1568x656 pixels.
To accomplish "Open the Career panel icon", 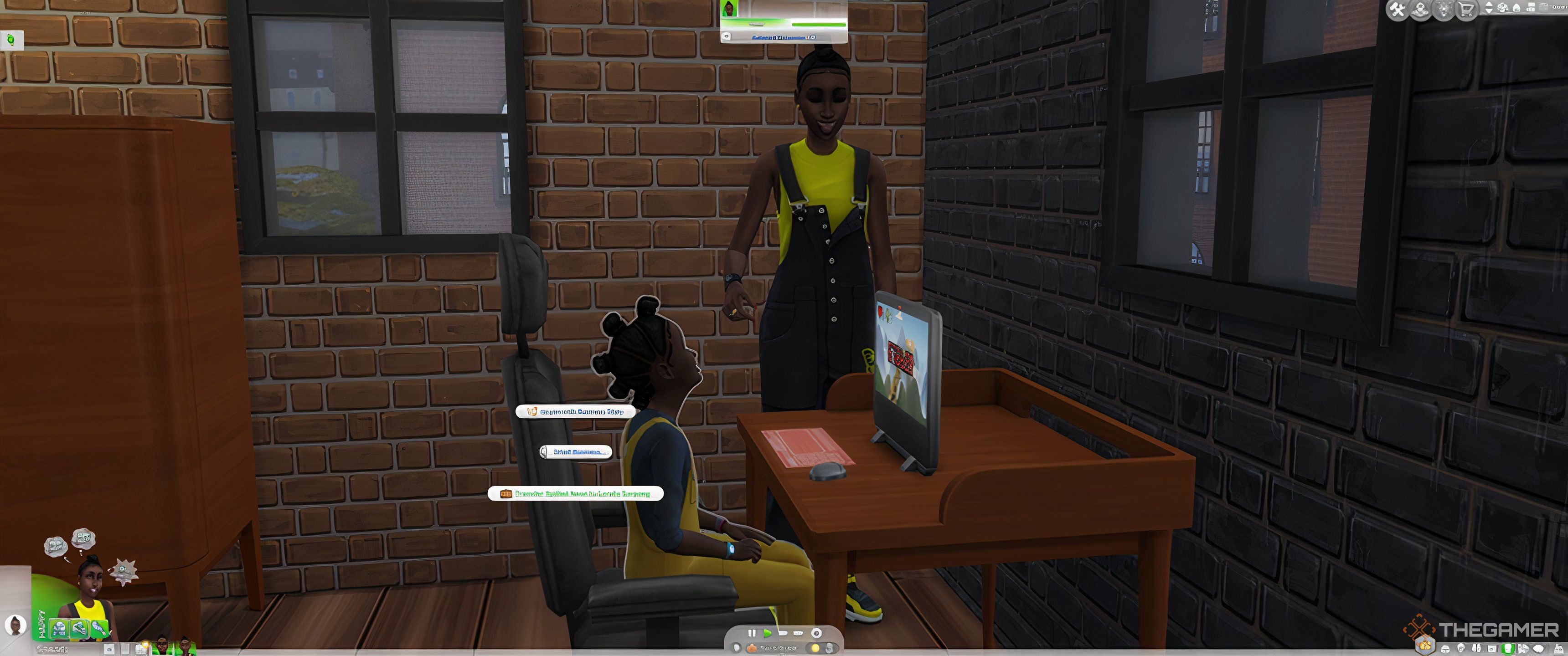I will tap(1492, 649).
